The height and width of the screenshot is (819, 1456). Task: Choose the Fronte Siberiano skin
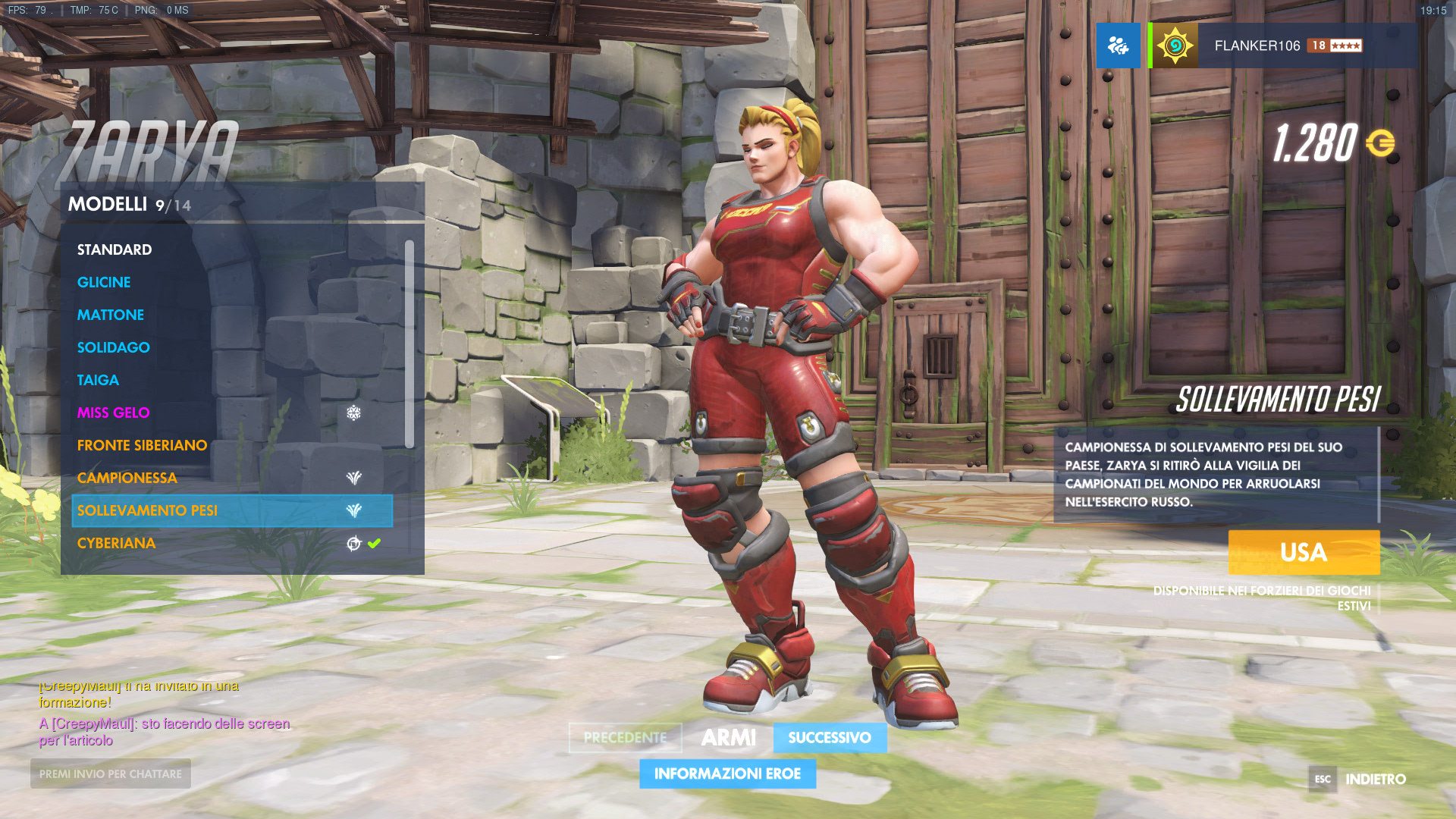[142, 445]
